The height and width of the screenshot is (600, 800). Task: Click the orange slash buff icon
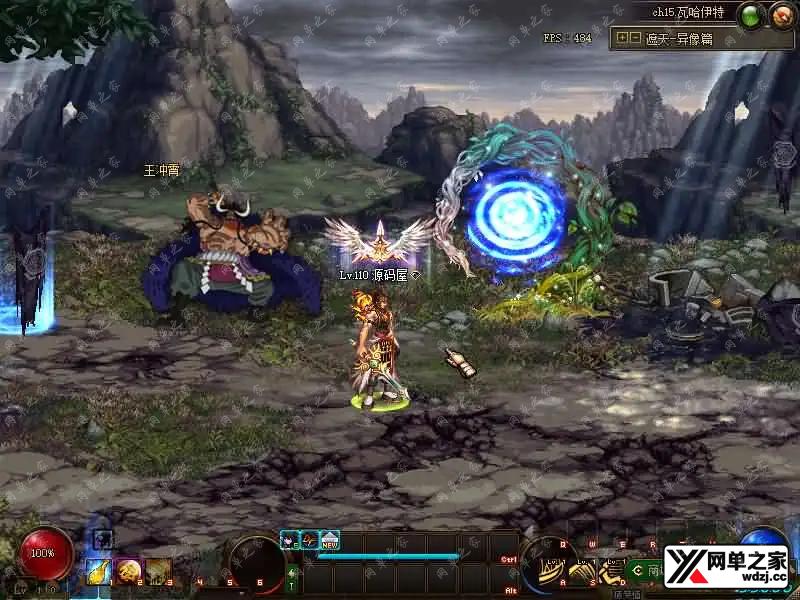(x=309, y=540)
